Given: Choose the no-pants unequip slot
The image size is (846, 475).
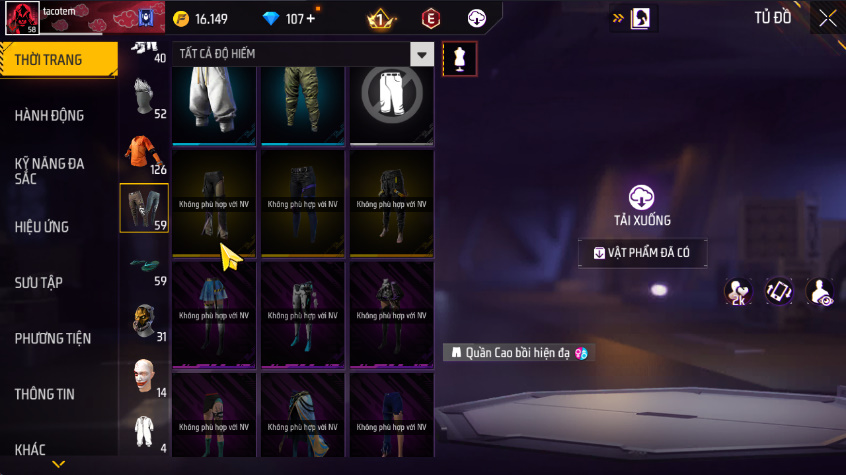Looking at the screenshot, I should click(x=391, y=100).
